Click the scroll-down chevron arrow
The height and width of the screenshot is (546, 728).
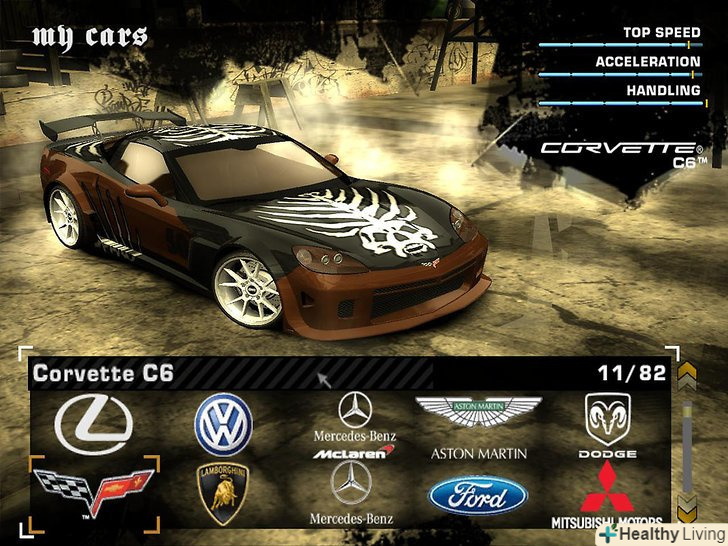686,506
